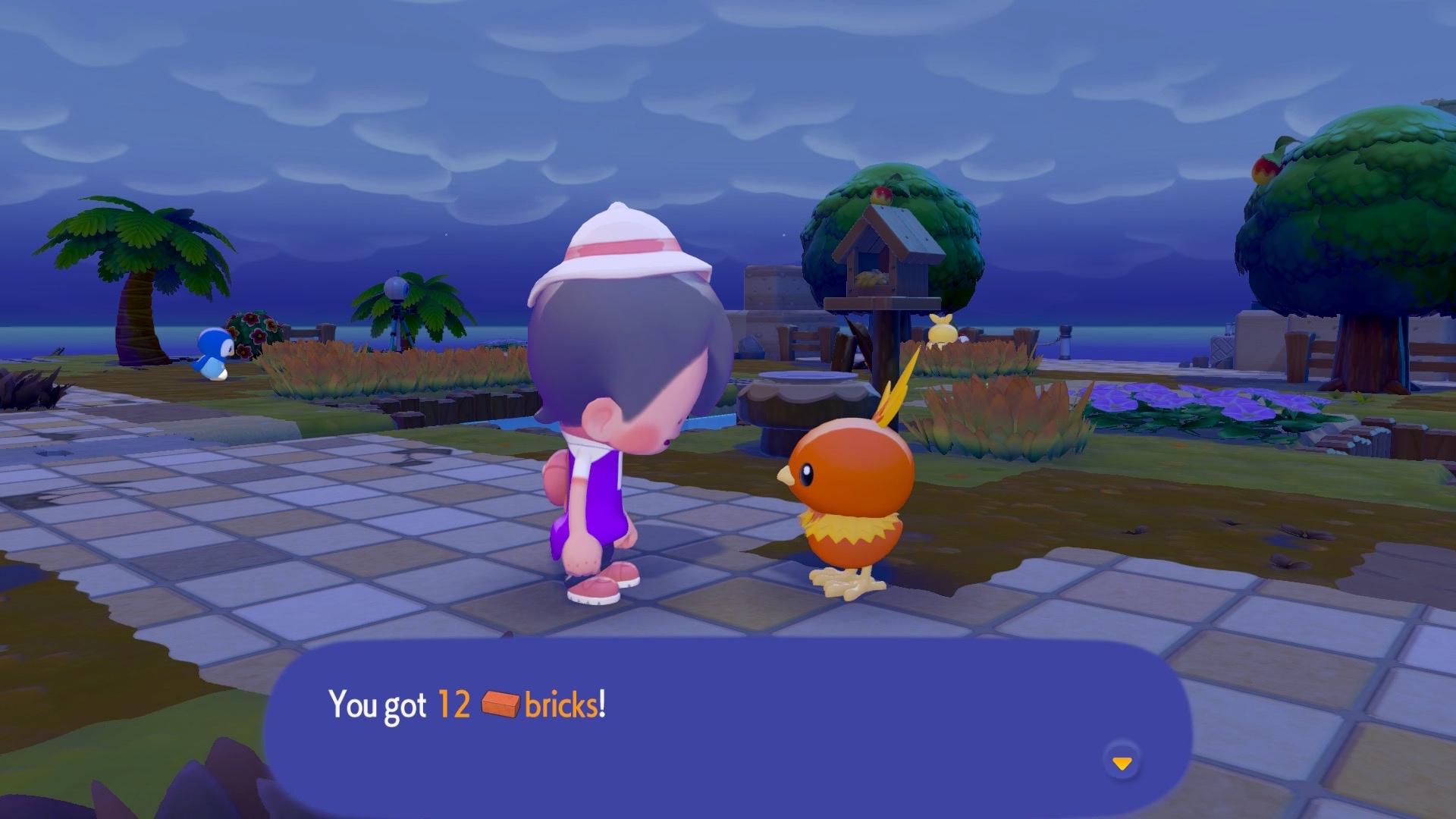Advance dialogue with the yellow arrow button
Viewport: 1456px width, 819px height.
click(1122, 762)
